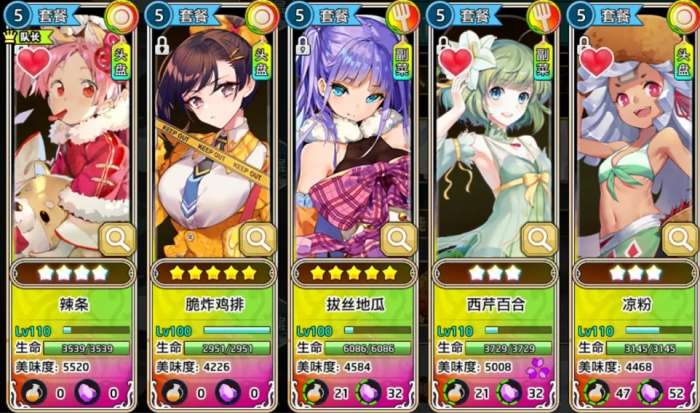Tap the magnifier button on 凉粉's card
This screenshot has height=413, width=700.
click(x=679, y=239)
